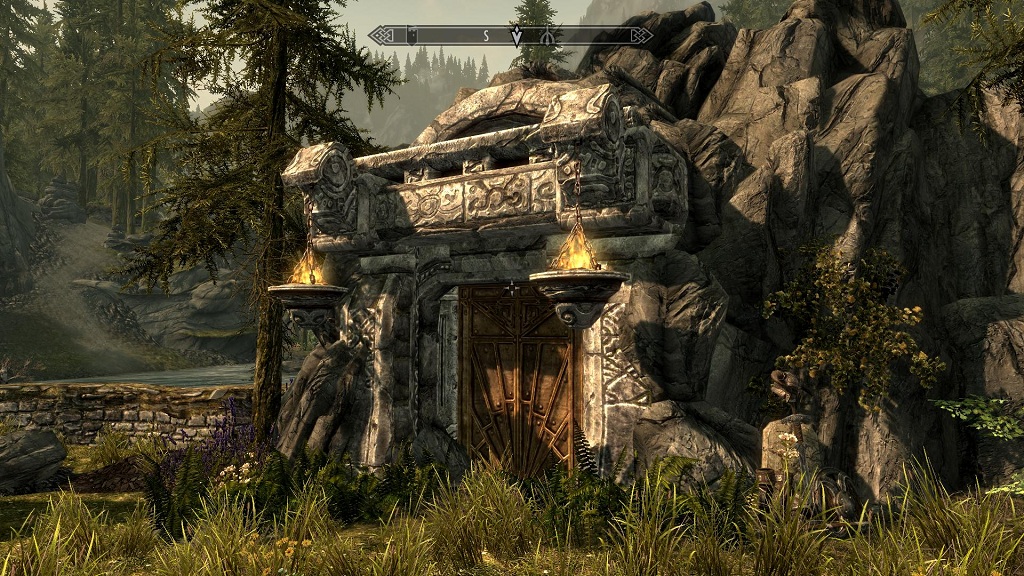The width and height of the screenshot is (1024, 576).
Task: Click the arched location marker on the compass
Action: tap(548, 36)
